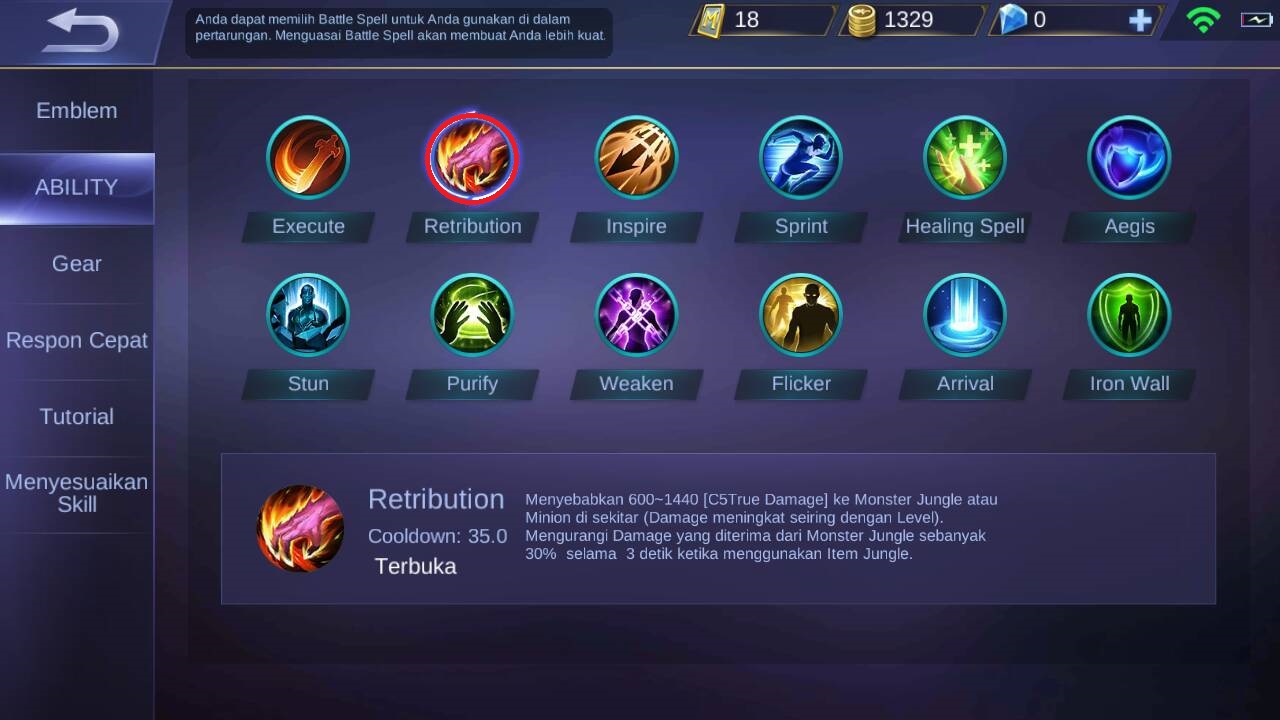Show the Tutorial section
This screenshot has width=1280, height=720.
click(77, 417)
